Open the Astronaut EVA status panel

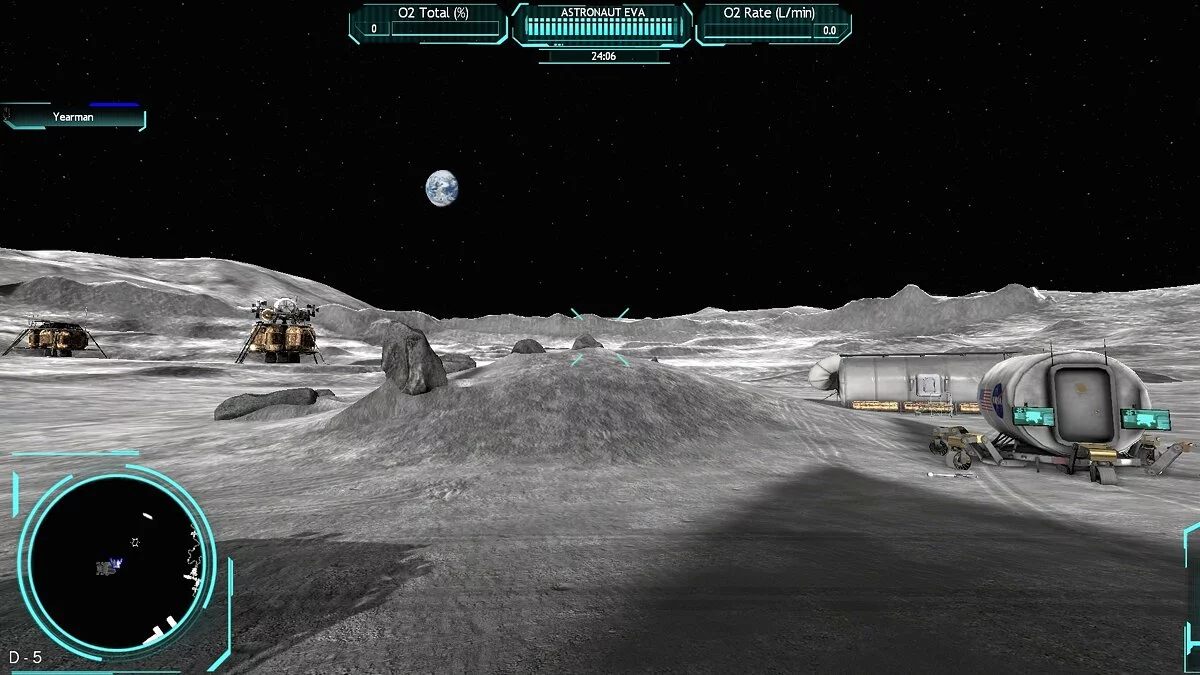pyautogui.click(x=601, y=24)
